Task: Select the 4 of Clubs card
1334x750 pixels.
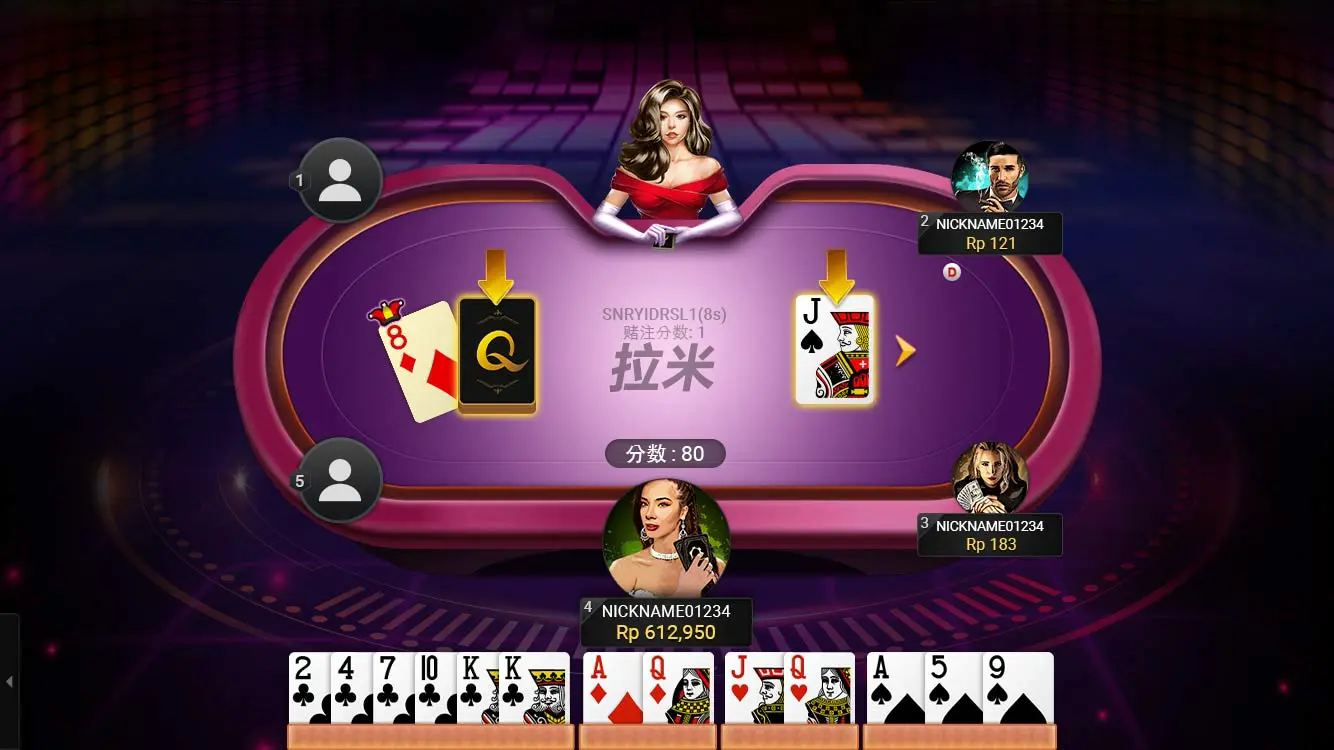Action: coord(351,688)
